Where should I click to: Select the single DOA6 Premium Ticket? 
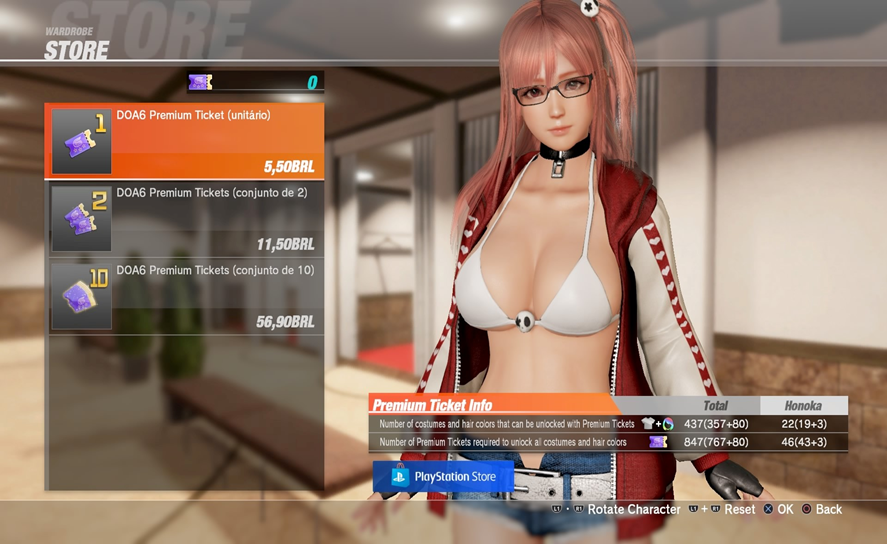tap(185, 141)
